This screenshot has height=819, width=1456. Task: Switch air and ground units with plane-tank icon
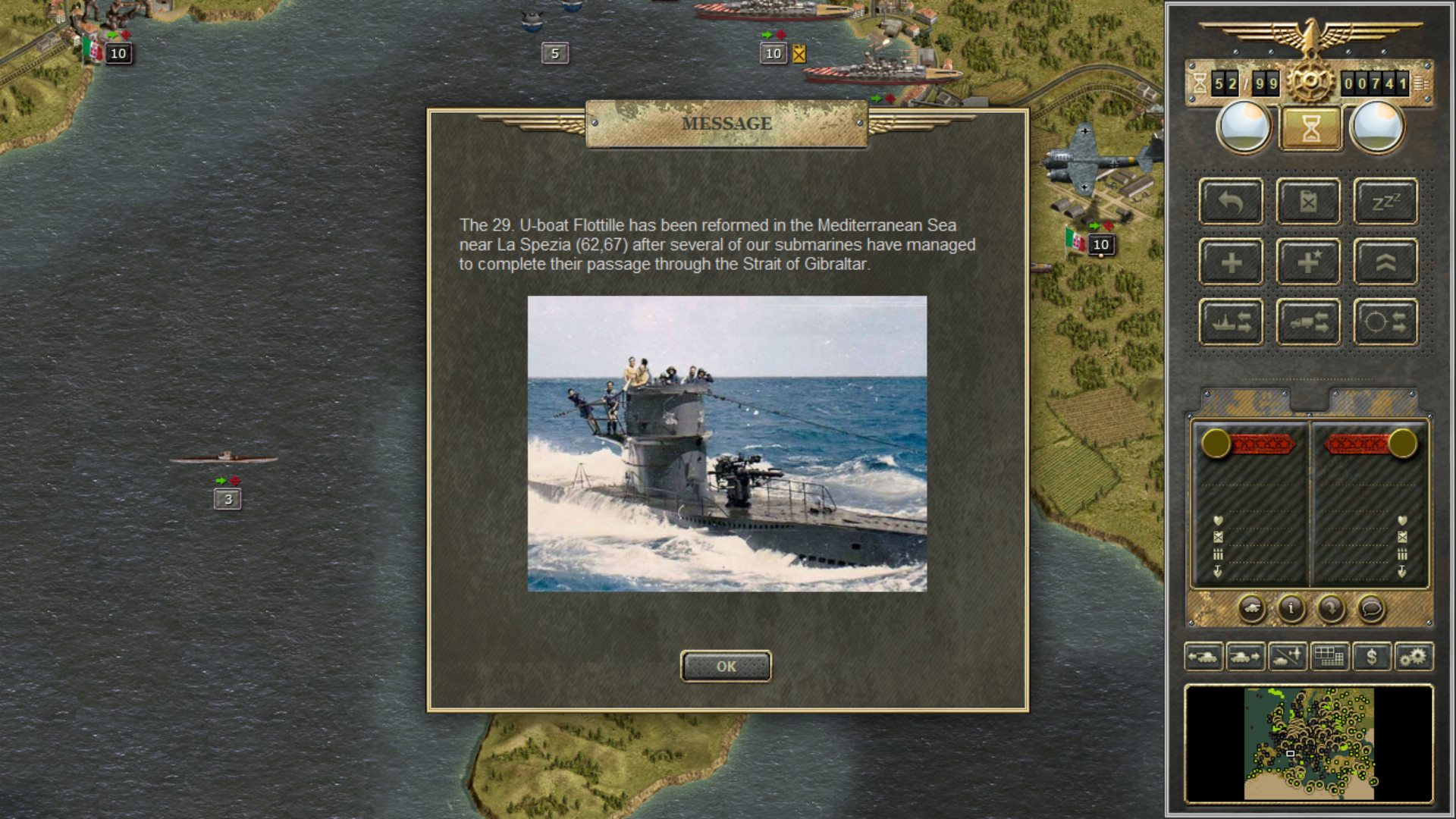click(1288, 657)
